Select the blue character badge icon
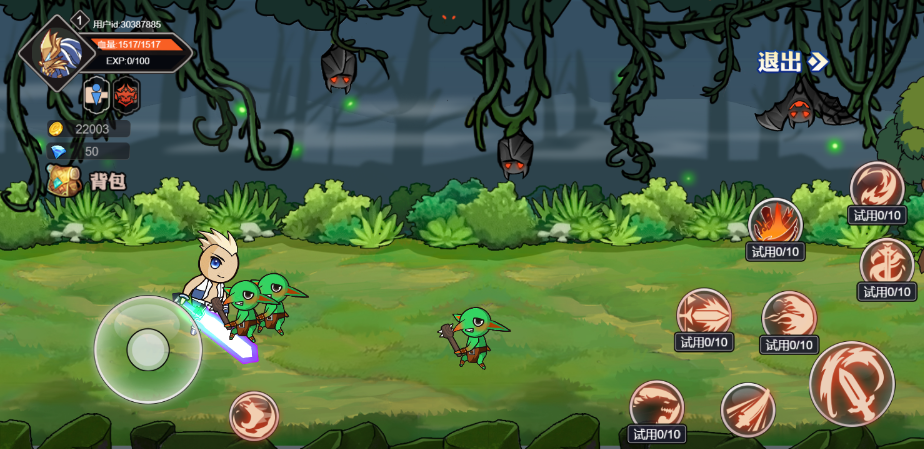 (96, 95)
